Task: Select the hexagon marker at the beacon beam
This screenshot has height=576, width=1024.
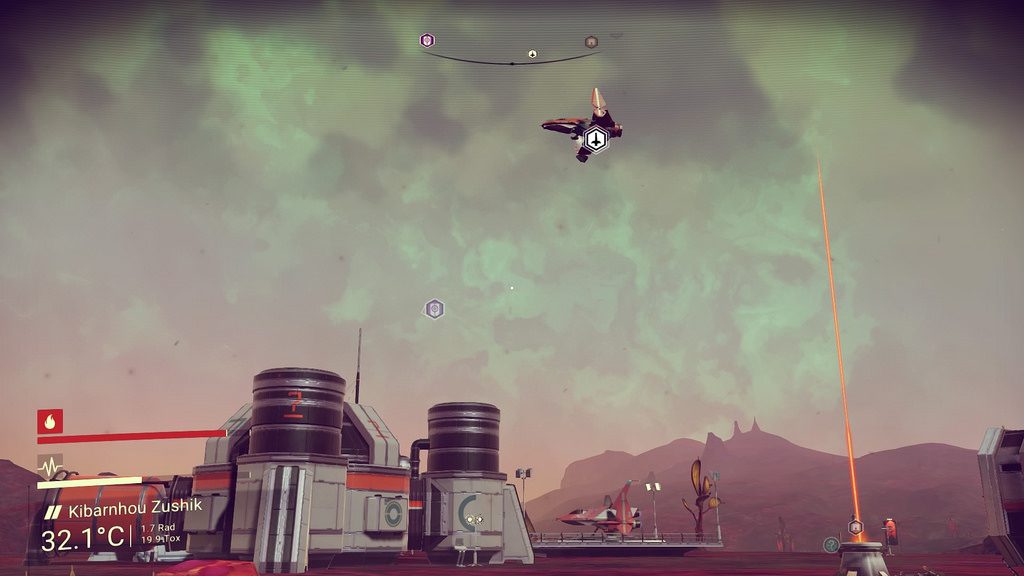Action: coord(855,526)
